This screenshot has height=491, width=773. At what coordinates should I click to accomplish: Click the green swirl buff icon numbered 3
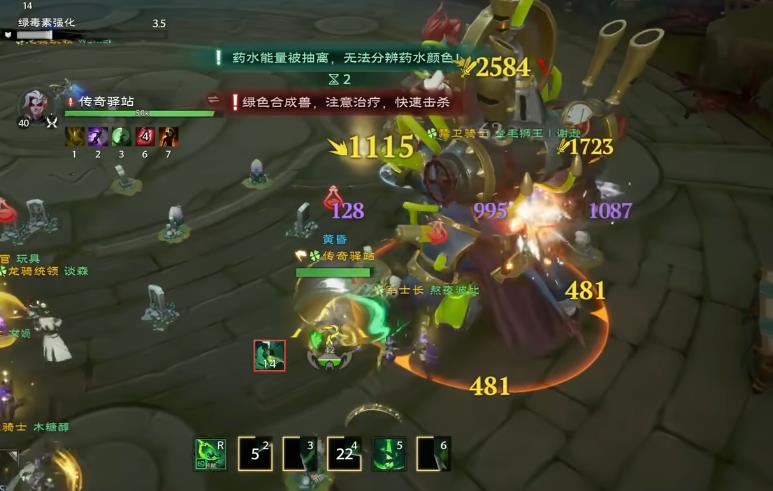pyautogui.click(x=121, y=136)
